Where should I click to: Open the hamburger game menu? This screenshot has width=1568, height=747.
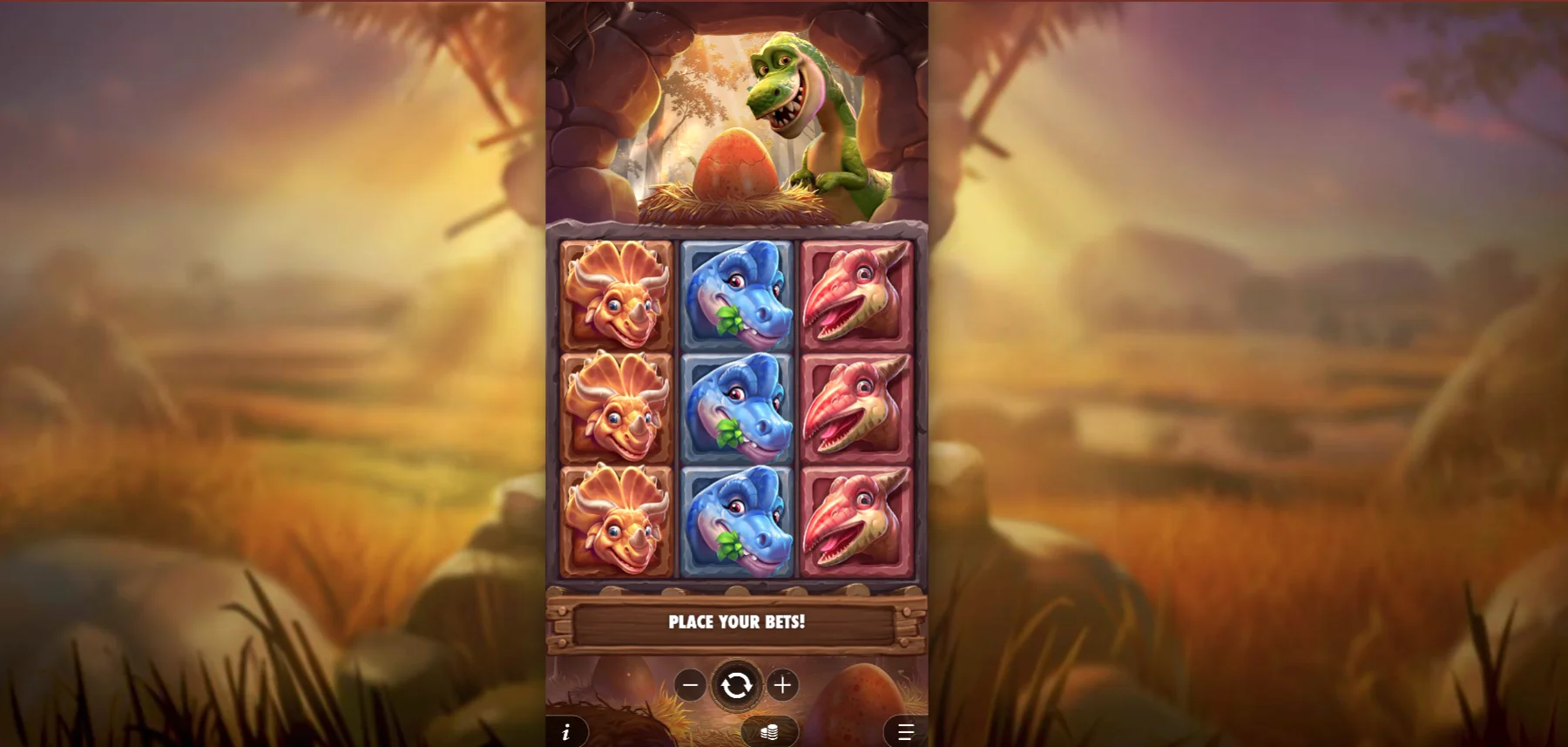904,732
